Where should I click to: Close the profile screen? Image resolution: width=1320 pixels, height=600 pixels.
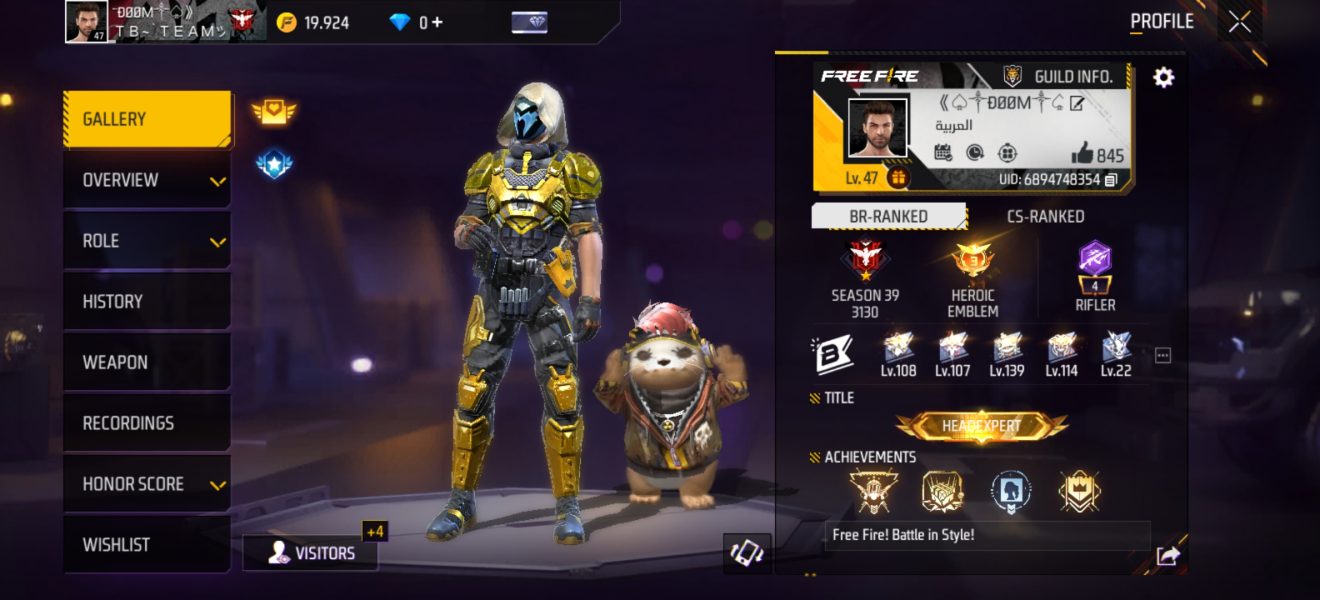point(1239,22)
